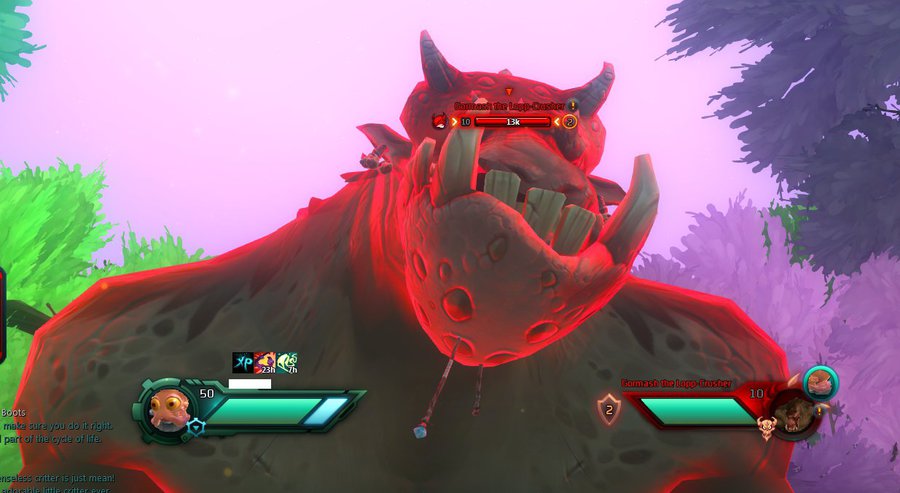Inspect the buff showing 7h remaining

[287, 362]
